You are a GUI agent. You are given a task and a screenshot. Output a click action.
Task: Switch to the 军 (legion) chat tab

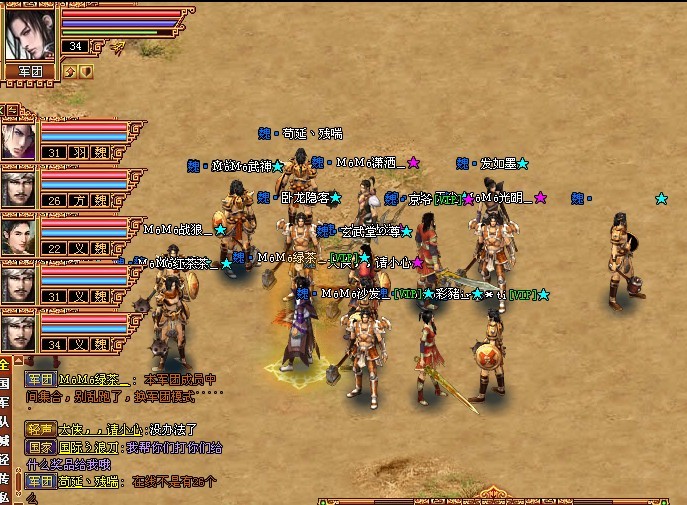(x=5, y=402)
